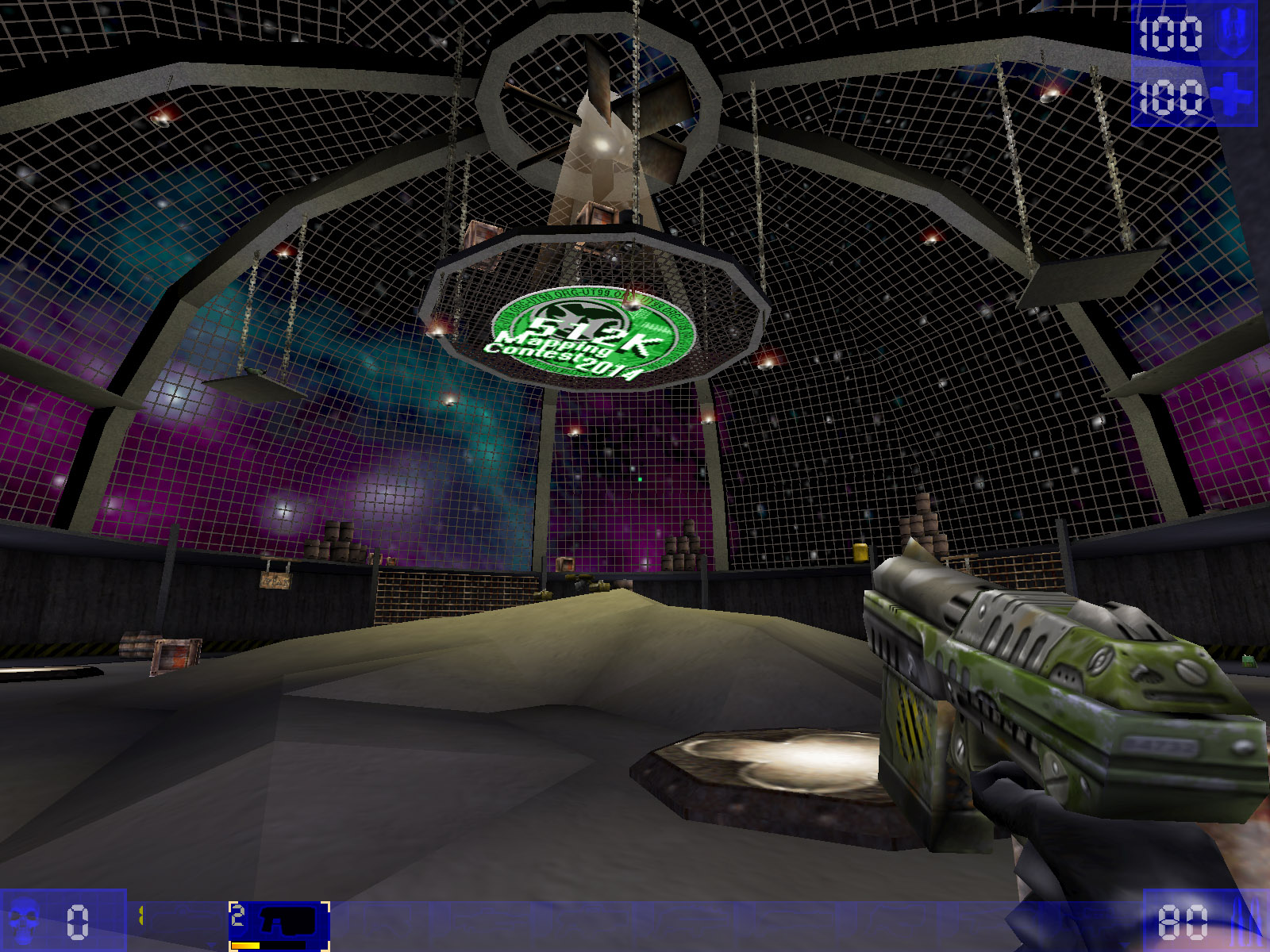The image size is (1270, 952).
Task: Click the yellow ammo pickup on the ledge
Action: click(x=860, y=553)
